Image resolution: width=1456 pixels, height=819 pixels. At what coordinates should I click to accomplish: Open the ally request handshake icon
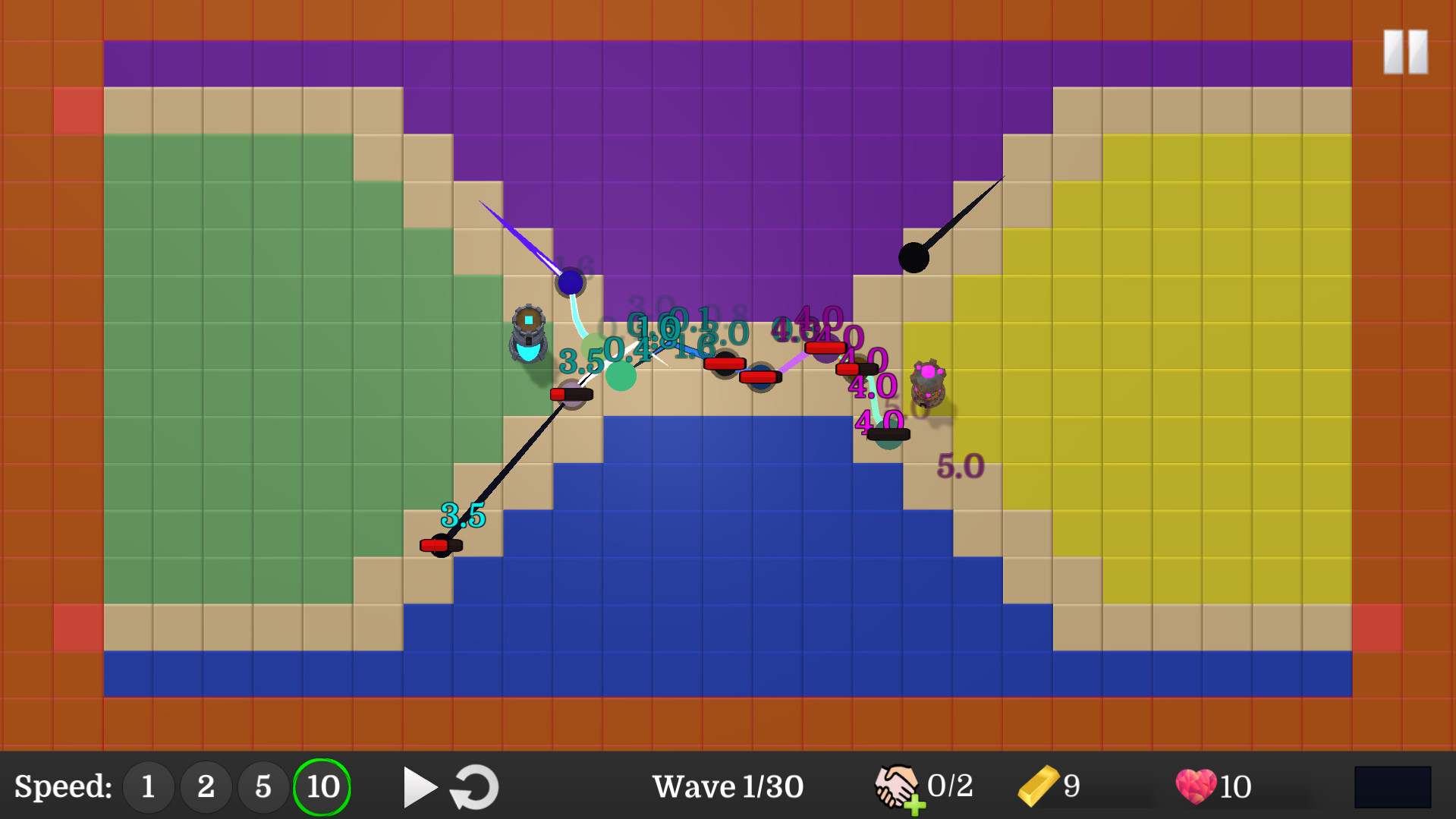[896, 786]
